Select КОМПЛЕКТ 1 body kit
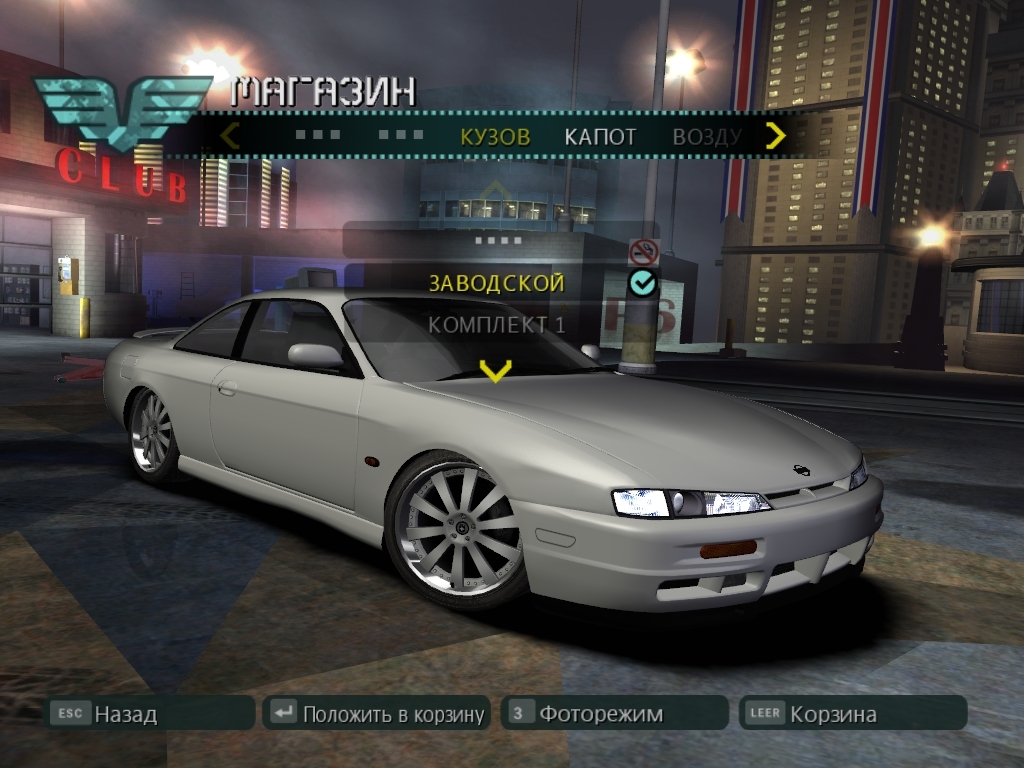 pos(497,325)
